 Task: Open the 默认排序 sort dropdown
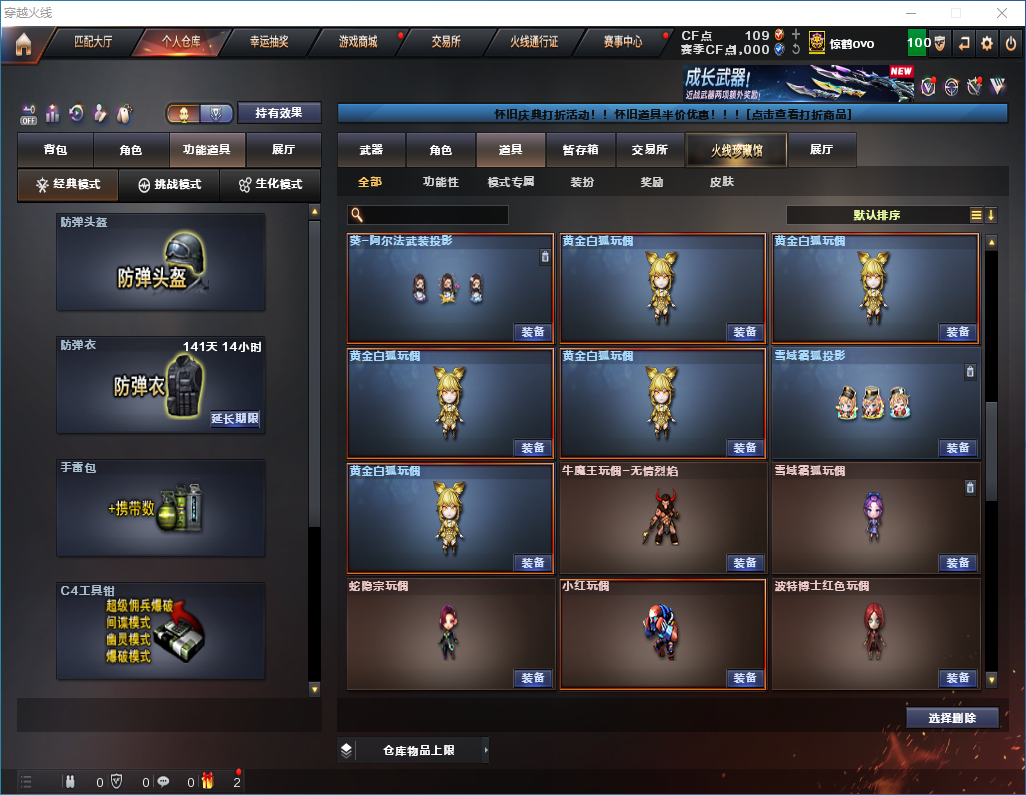876,215
